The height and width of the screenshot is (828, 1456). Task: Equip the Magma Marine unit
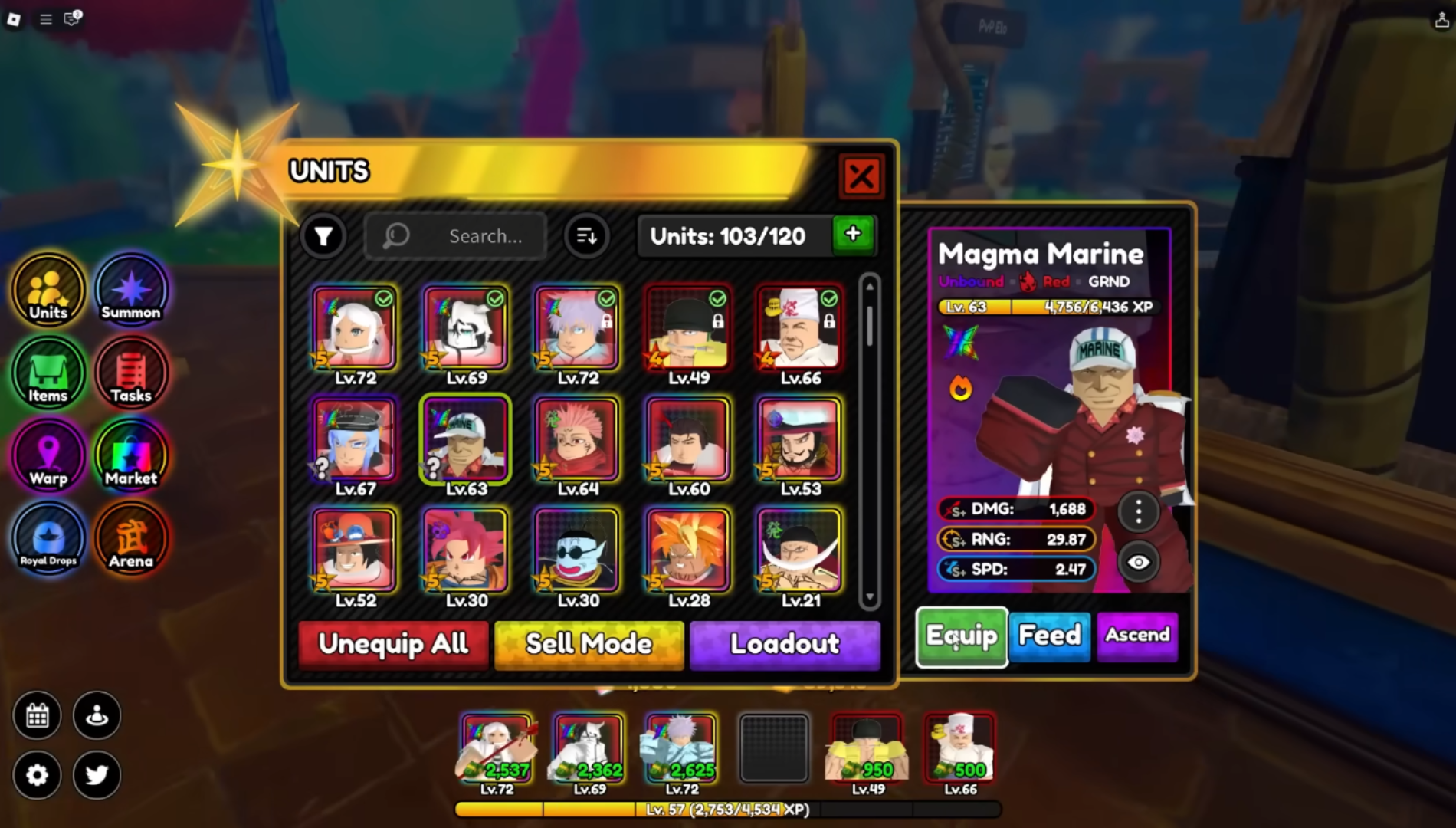pos(962,636)
